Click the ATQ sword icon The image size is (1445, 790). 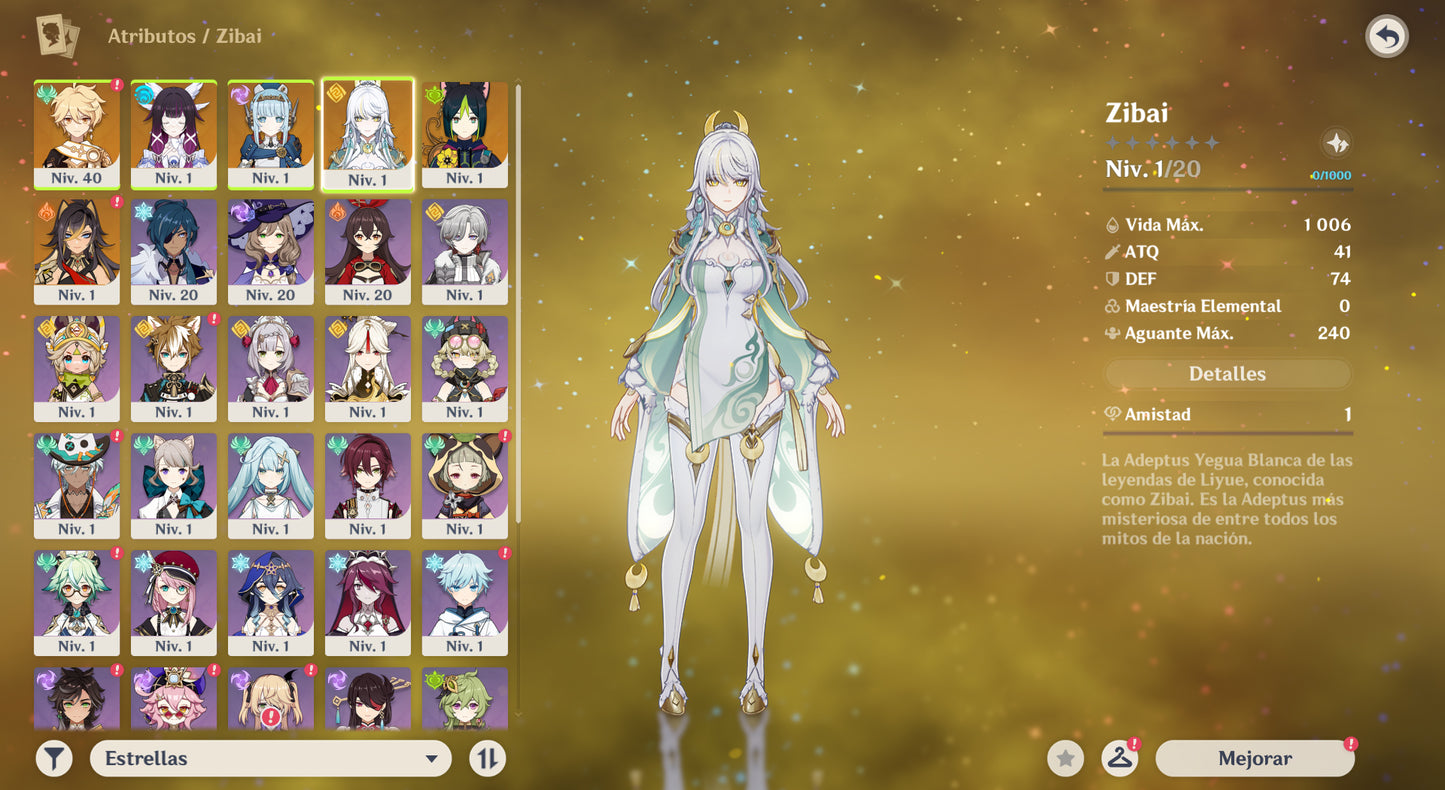(x=1112, y=251)
